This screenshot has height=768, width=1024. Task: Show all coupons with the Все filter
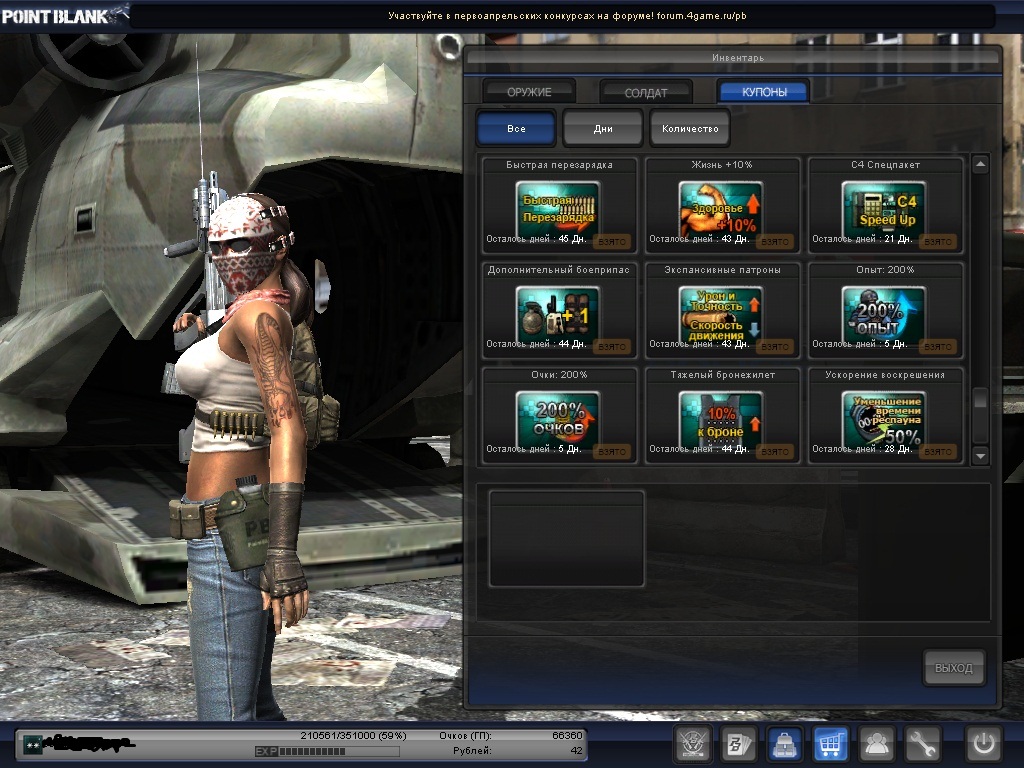pos(516,129)
